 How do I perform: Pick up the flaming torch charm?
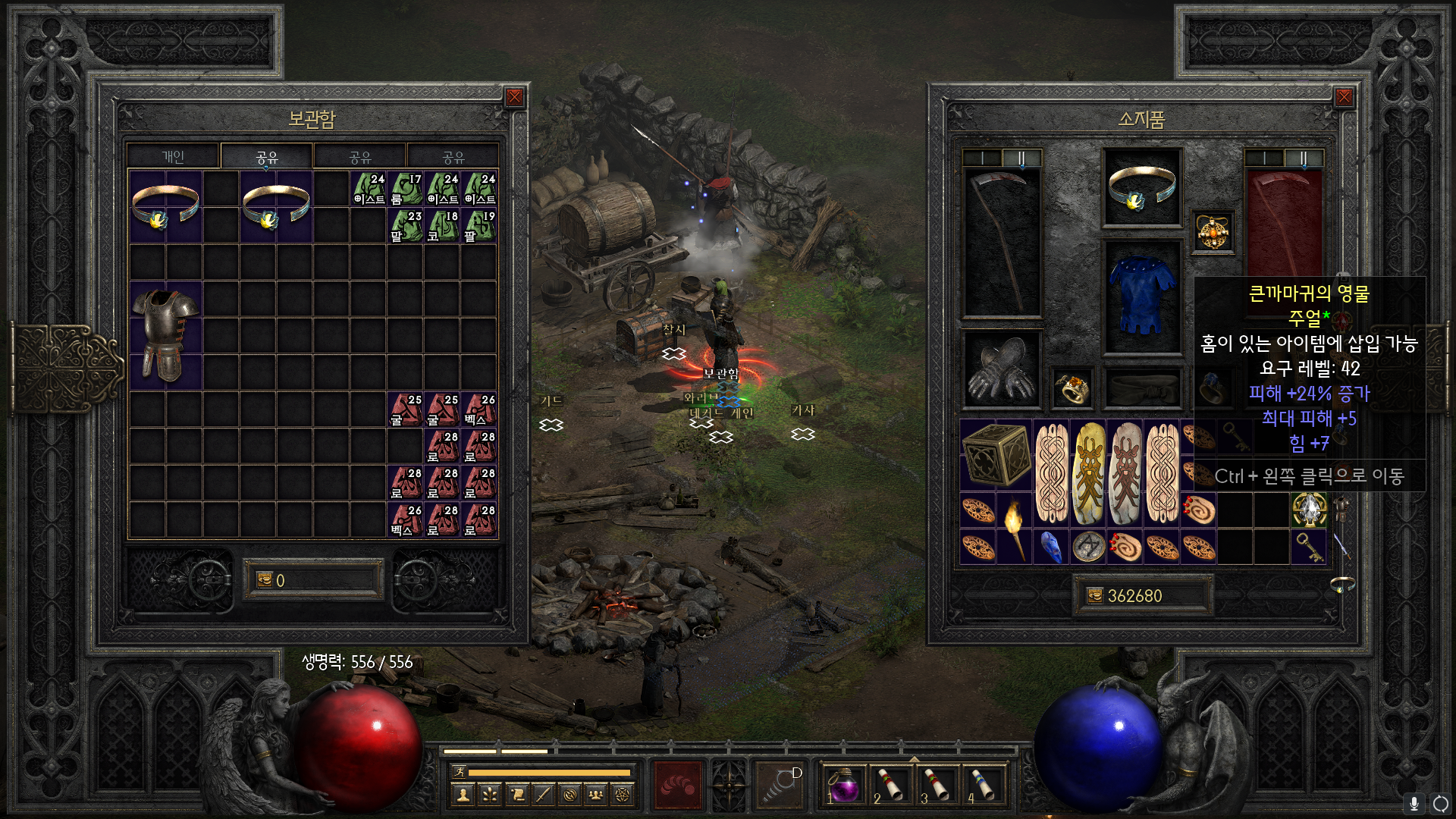click(x=1014, y=529)
